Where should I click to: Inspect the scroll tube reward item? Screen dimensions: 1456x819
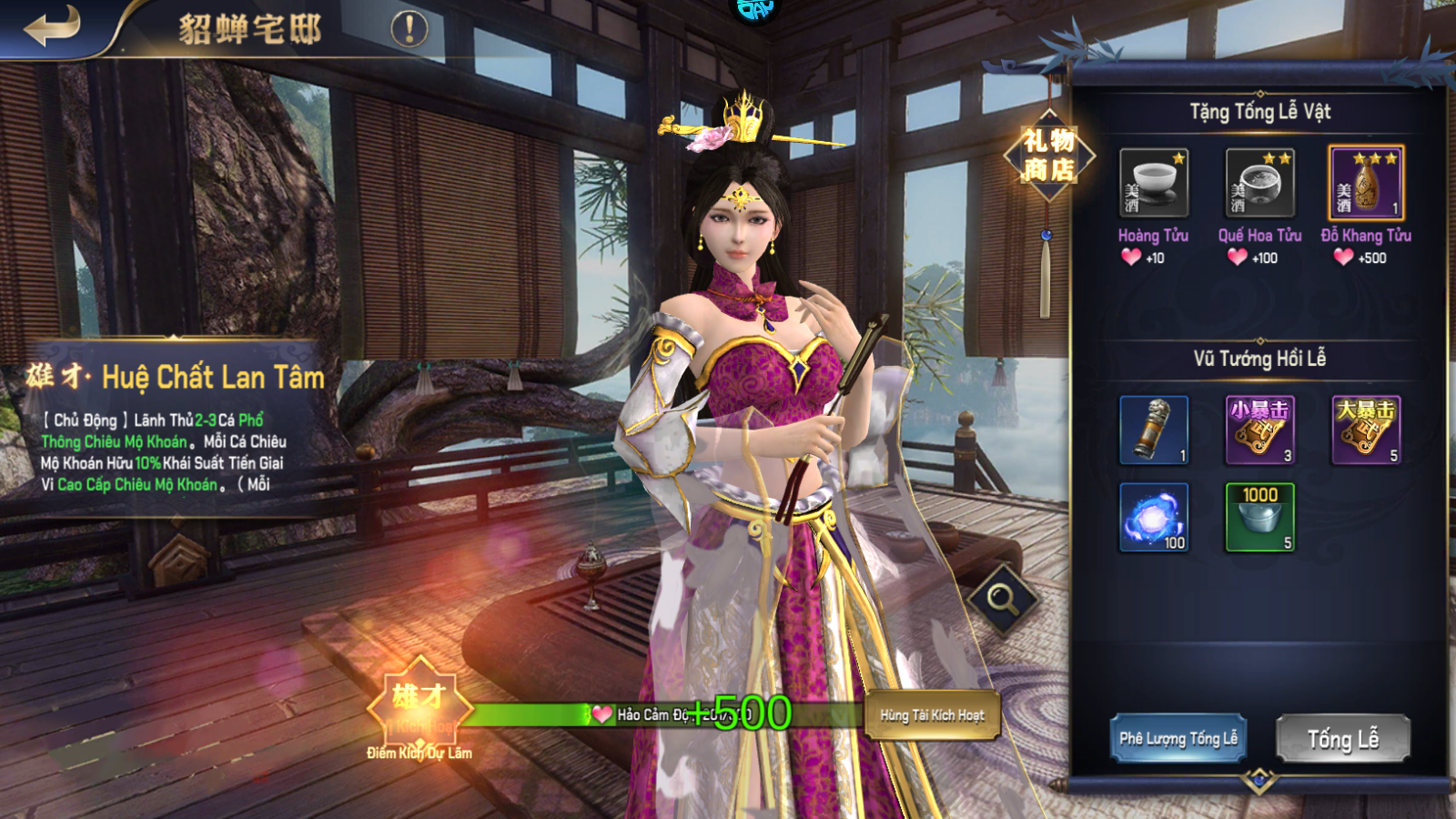[x=1153, y=430]
